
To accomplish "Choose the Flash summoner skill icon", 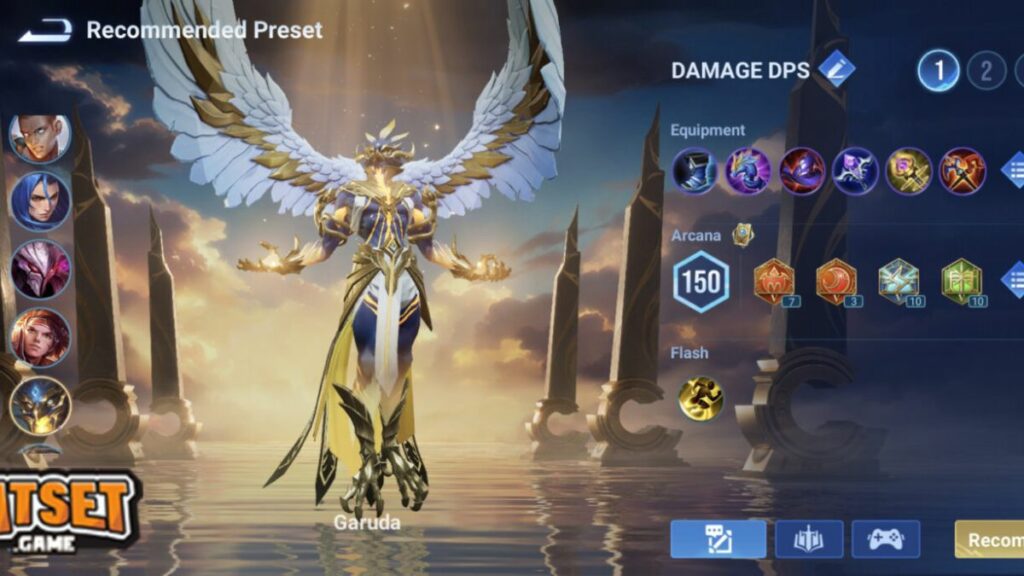I will pos(700,397).
